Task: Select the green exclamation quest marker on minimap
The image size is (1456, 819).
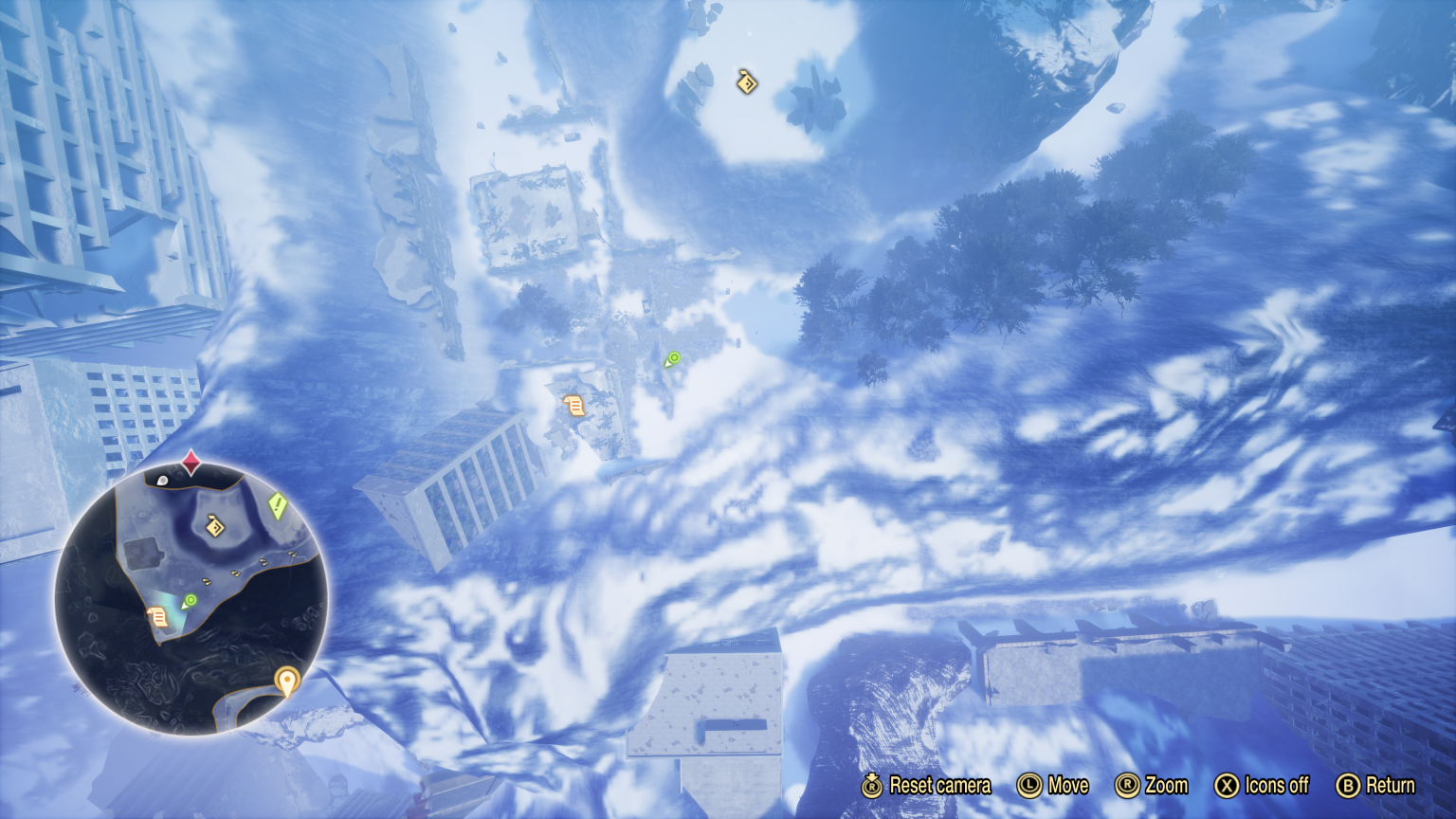Action: pyautogui.click(x=277, y=505)
